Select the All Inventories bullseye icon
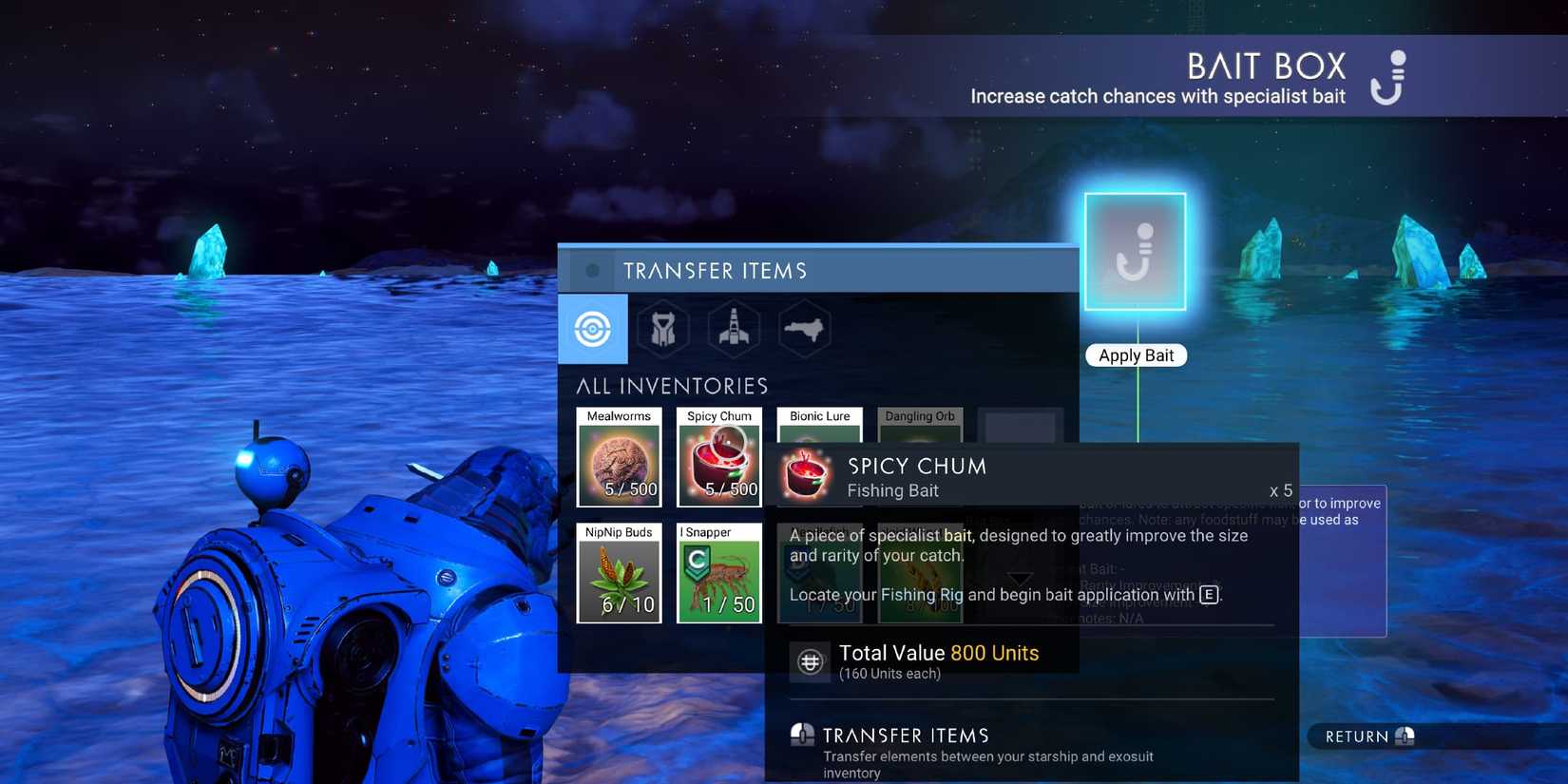Viewport: 1568px width, 784px height. 592,330
